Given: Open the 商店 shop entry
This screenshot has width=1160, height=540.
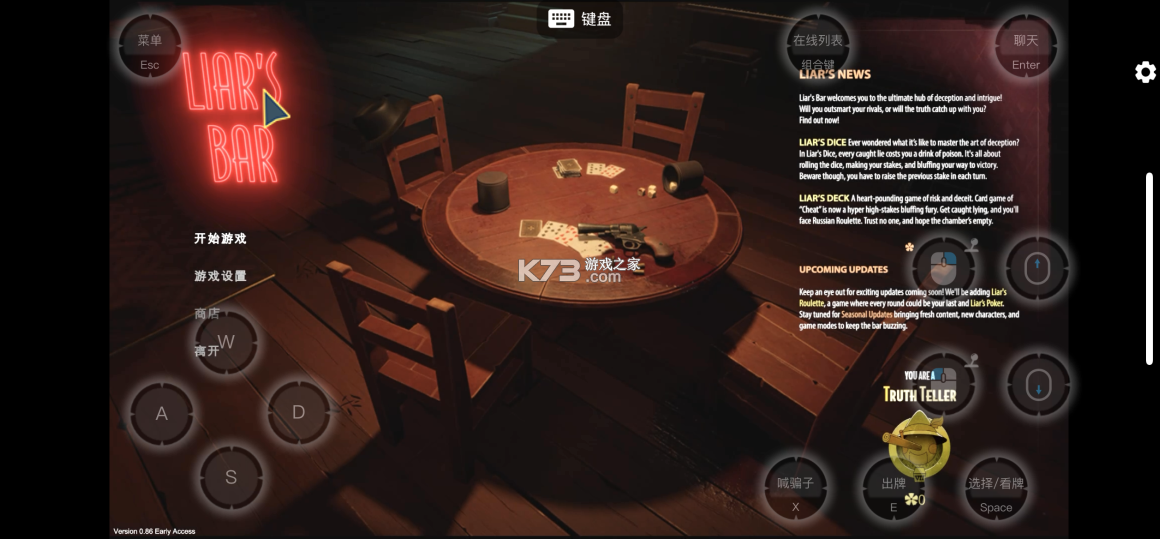Looking at the screenshot, I should point(207,314).
